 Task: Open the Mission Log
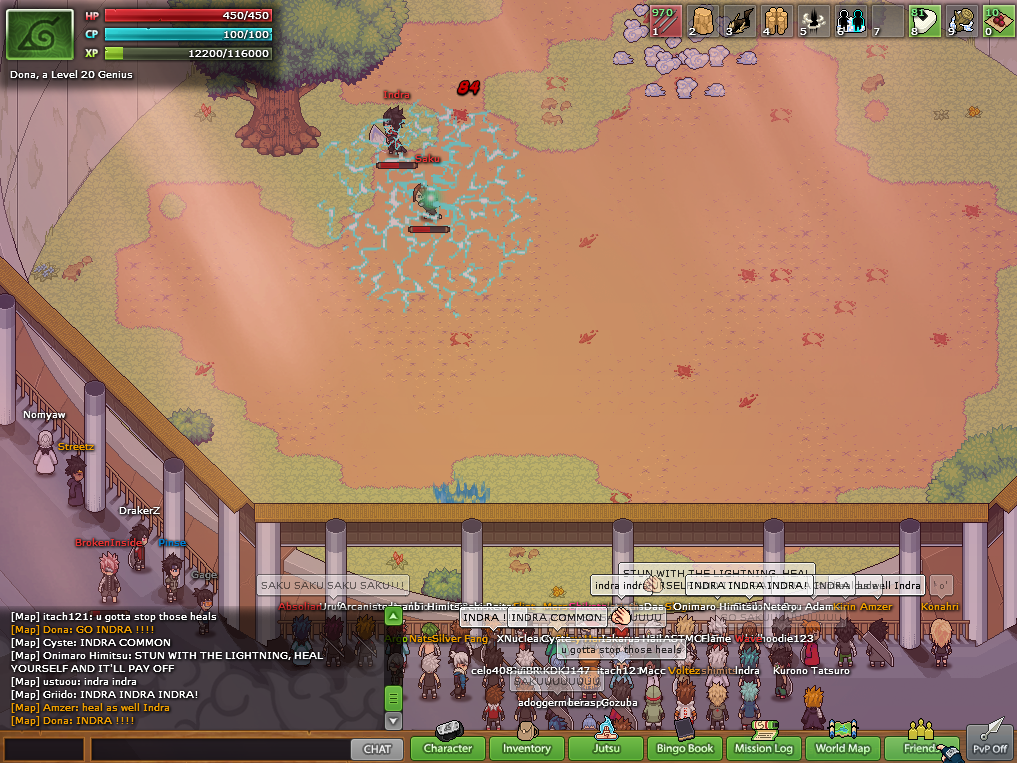tap(763, 748)
